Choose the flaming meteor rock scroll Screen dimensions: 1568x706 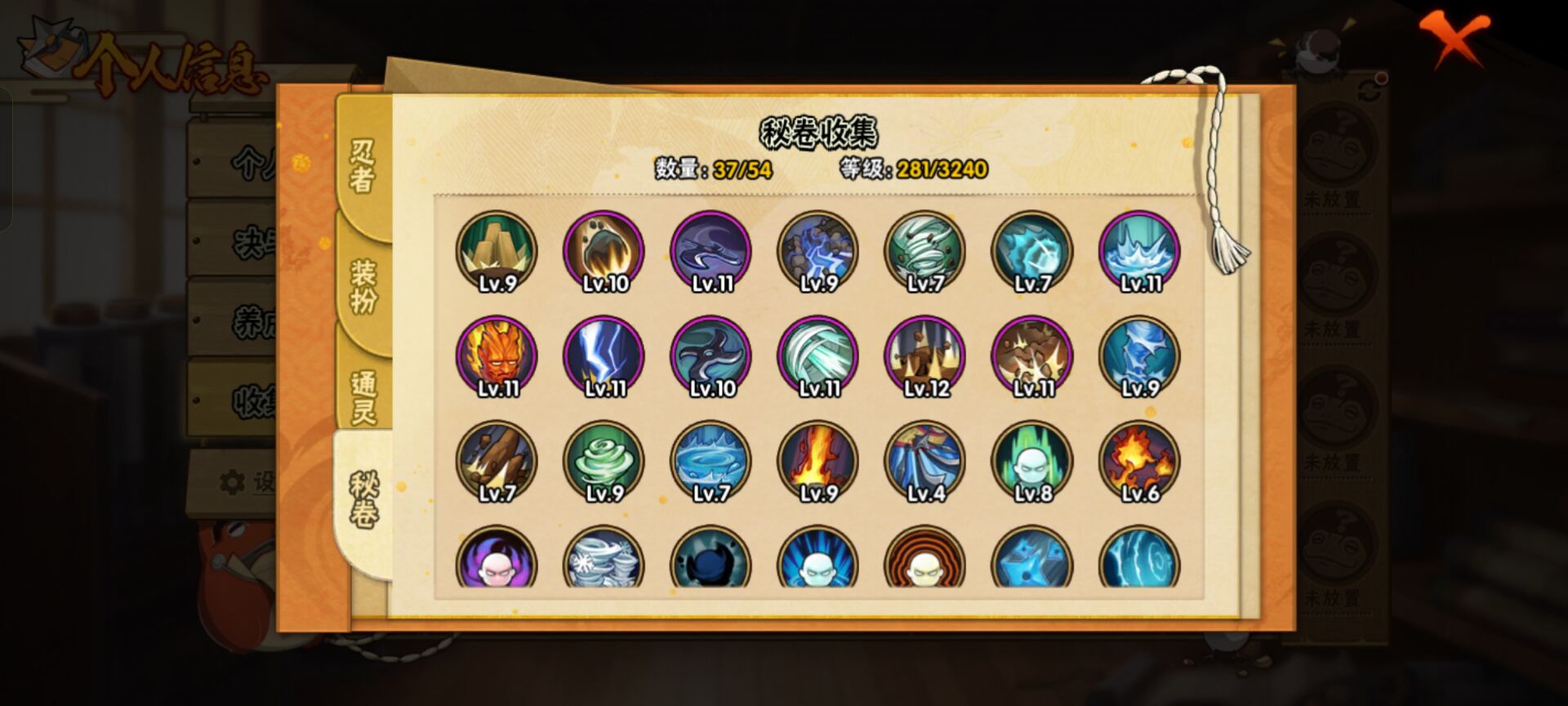coord(604,251)
